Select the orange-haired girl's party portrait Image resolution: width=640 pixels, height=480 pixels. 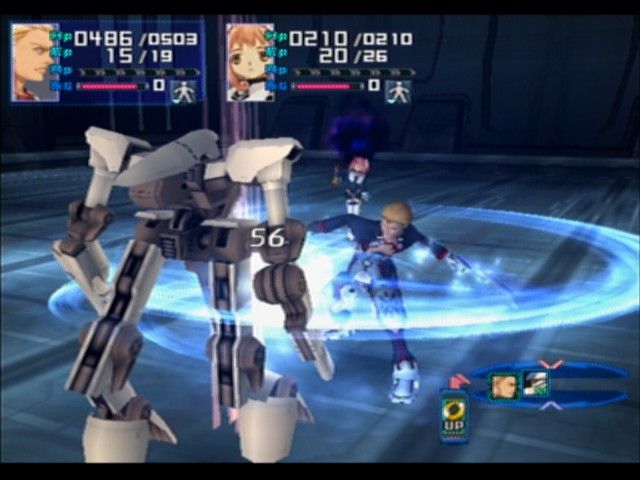coord(249,62)
